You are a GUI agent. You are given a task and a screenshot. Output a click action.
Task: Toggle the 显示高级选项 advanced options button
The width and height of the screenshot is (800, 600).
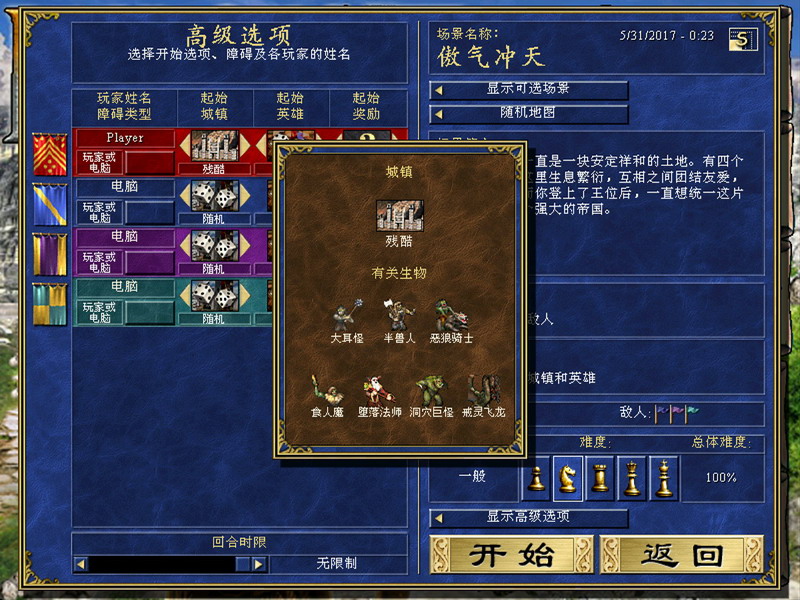pos(529,516)
